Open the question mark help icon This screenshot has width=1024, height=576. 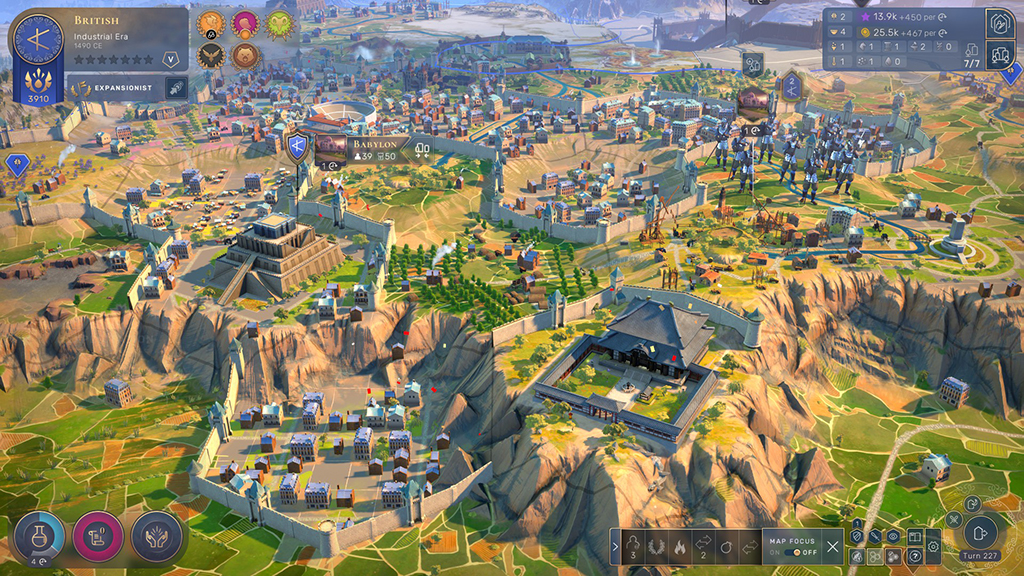pos(913,556)
